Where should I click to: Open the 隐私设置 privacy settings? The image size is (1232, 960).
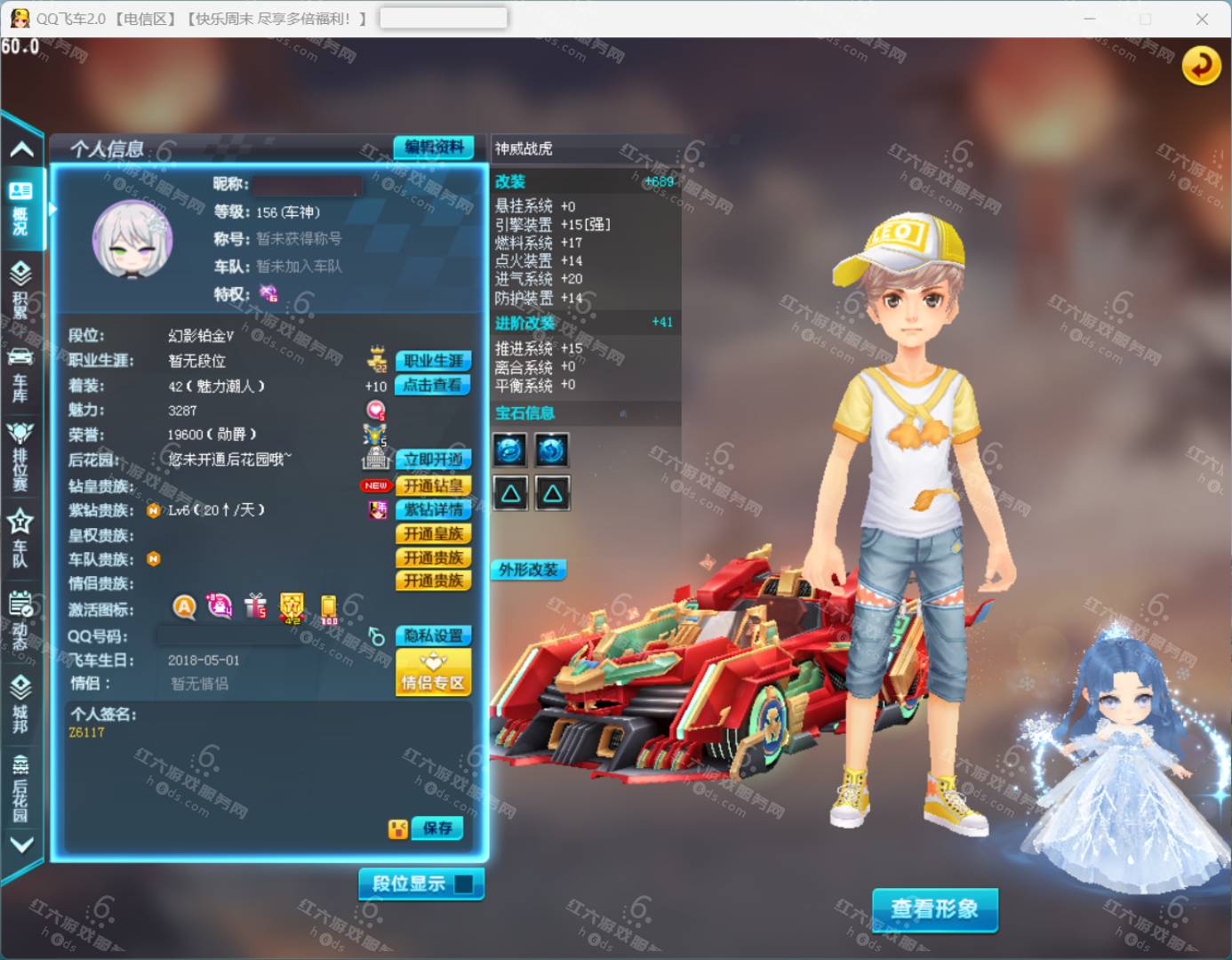point(433,636)
